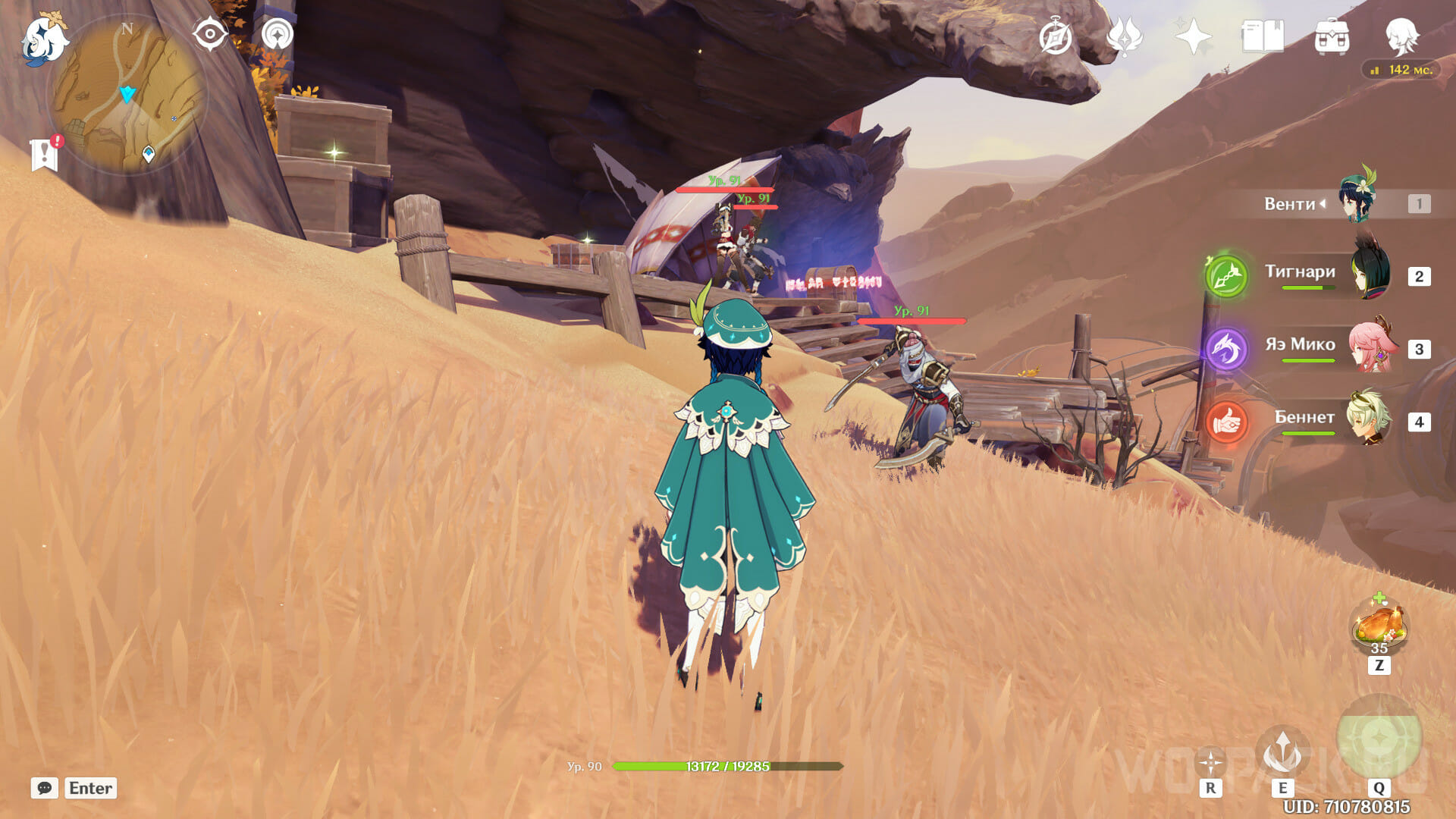The height and width of the screenshot is (819, 1456).
Task: Use the star-shaped gadget icon
Action: point(1210,762)
